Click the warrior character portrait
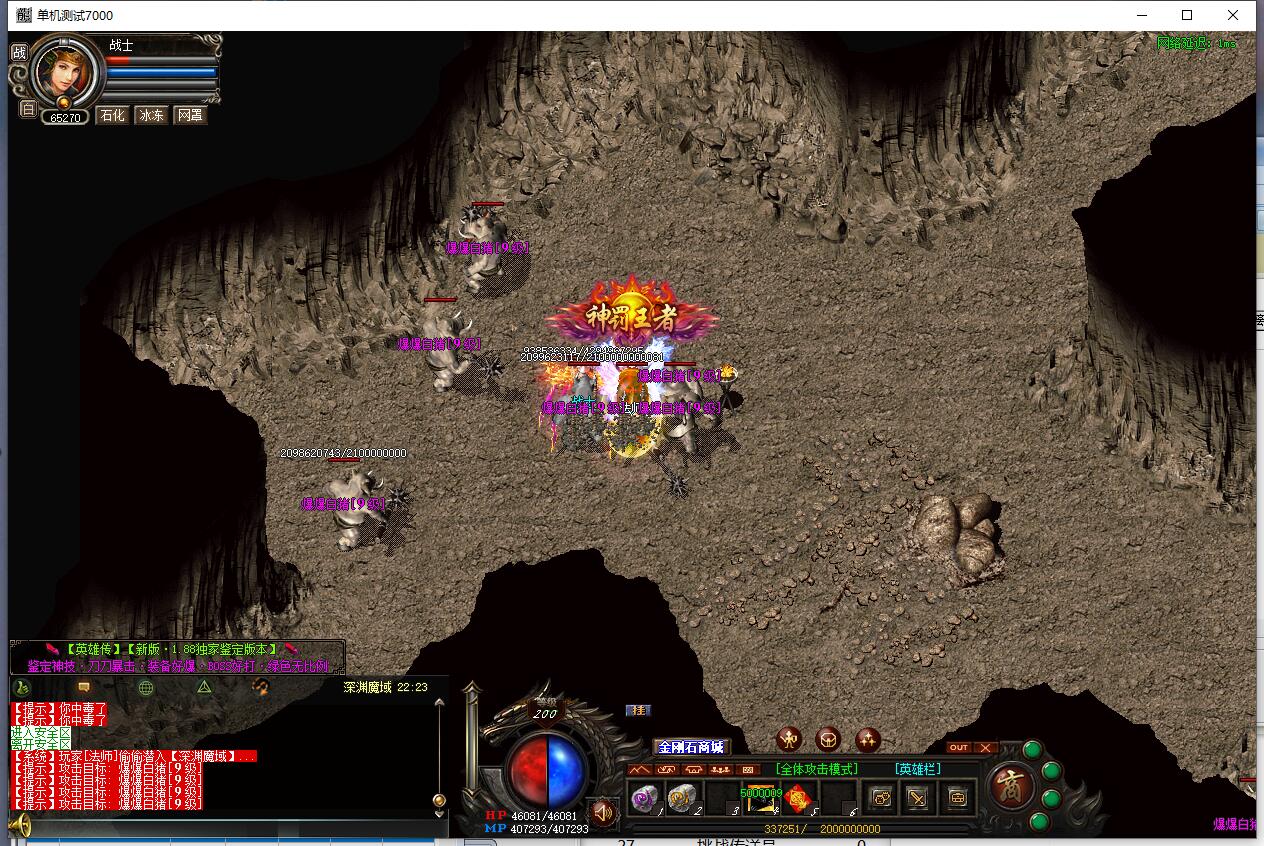Image resolution: width=1264 pixels, height=846 pixels. tap(66, 70)
